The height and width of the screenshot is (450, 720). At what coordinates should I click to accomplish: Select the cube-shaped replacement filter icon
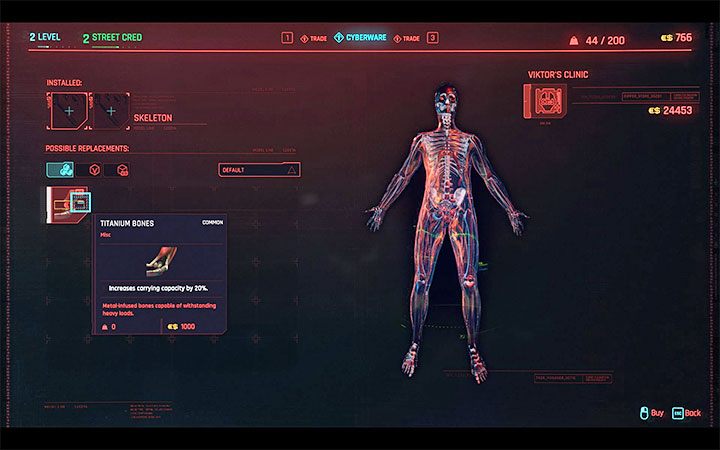[x=122, y=170]
